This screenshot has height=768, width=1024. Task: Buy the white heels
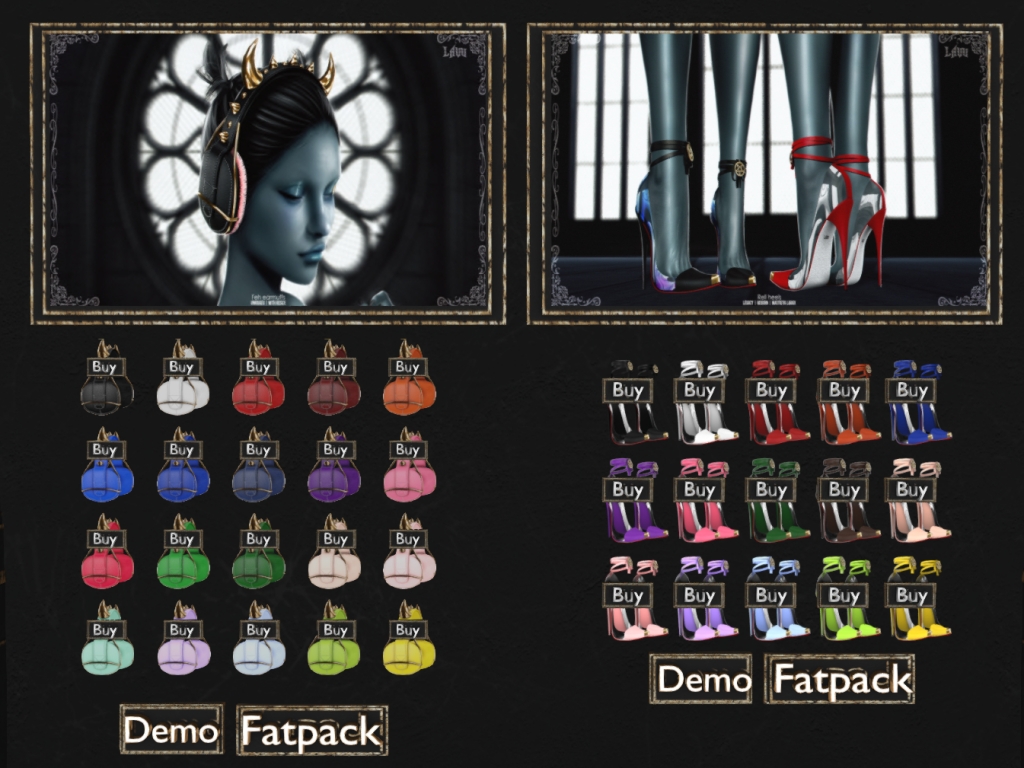pyautogui.click(x=699, y=390)
